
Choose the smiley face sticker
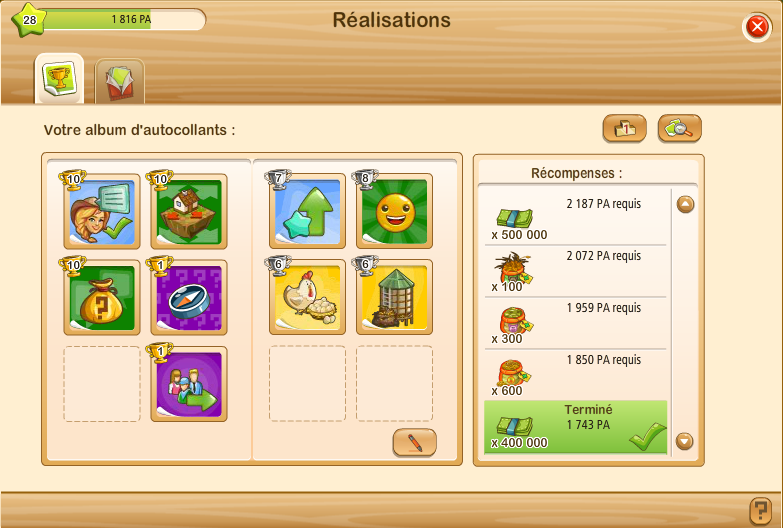(x=394, y=211)
